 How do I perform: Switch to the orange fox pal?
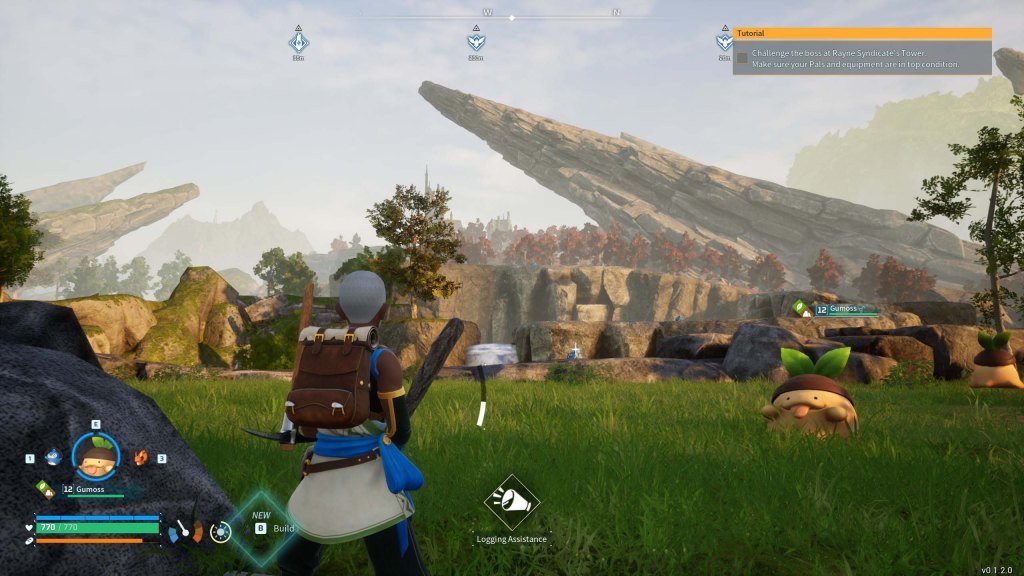click(x=140, y=457)
